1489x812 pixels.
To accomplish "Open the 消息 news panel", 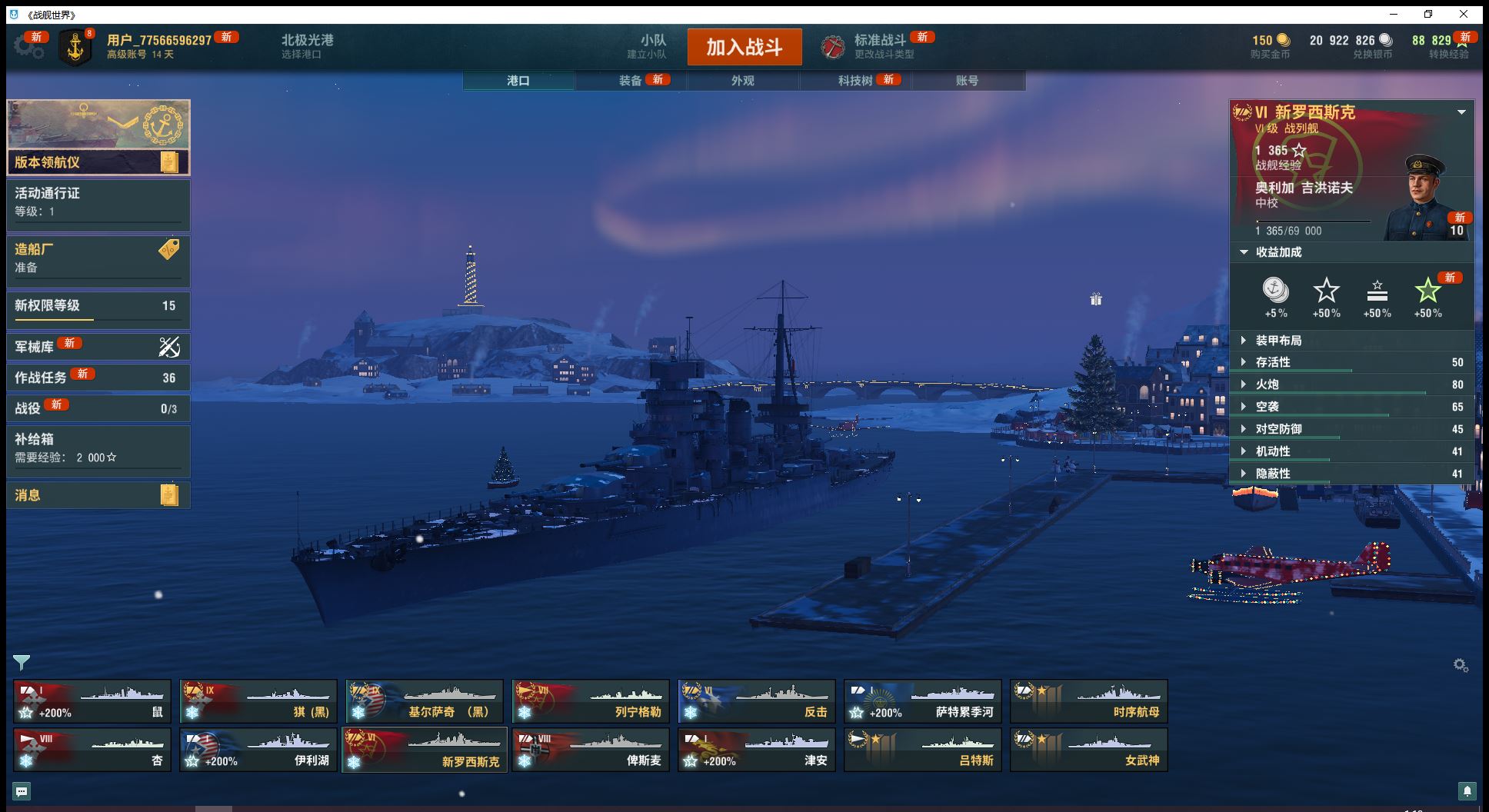I will point(98,495).
